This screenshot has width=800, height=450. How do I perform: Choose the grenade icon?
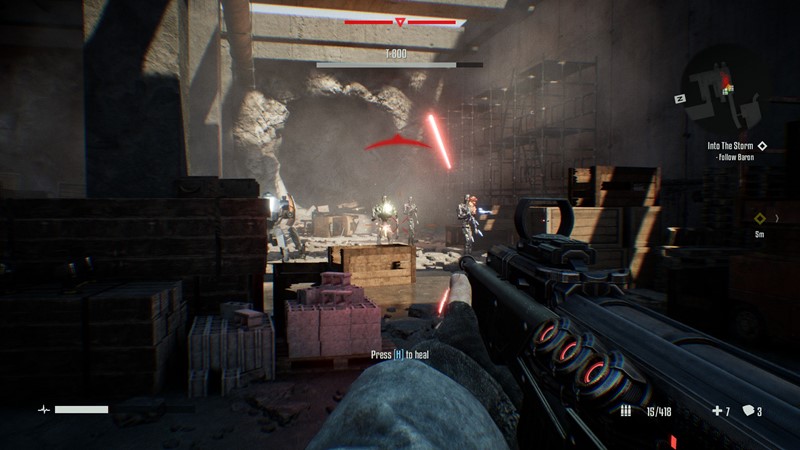pos(746,411)
